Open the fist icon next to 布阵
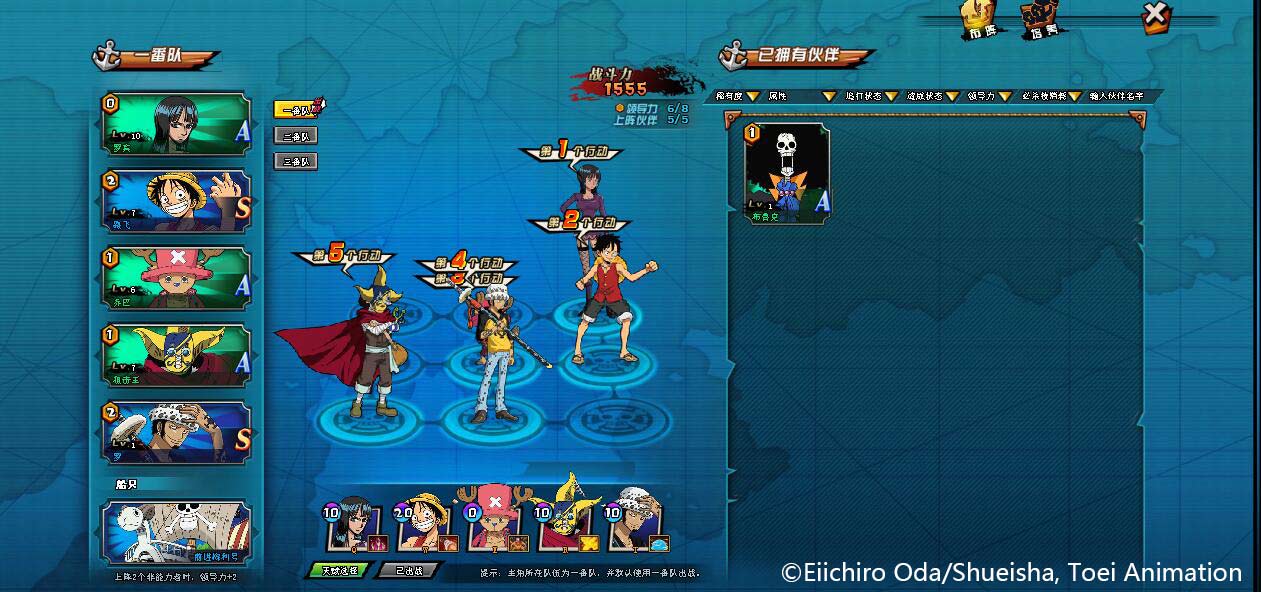The width and height of the screenshot is (1261, 592). pyautogui.click(x=1039, y=20)
